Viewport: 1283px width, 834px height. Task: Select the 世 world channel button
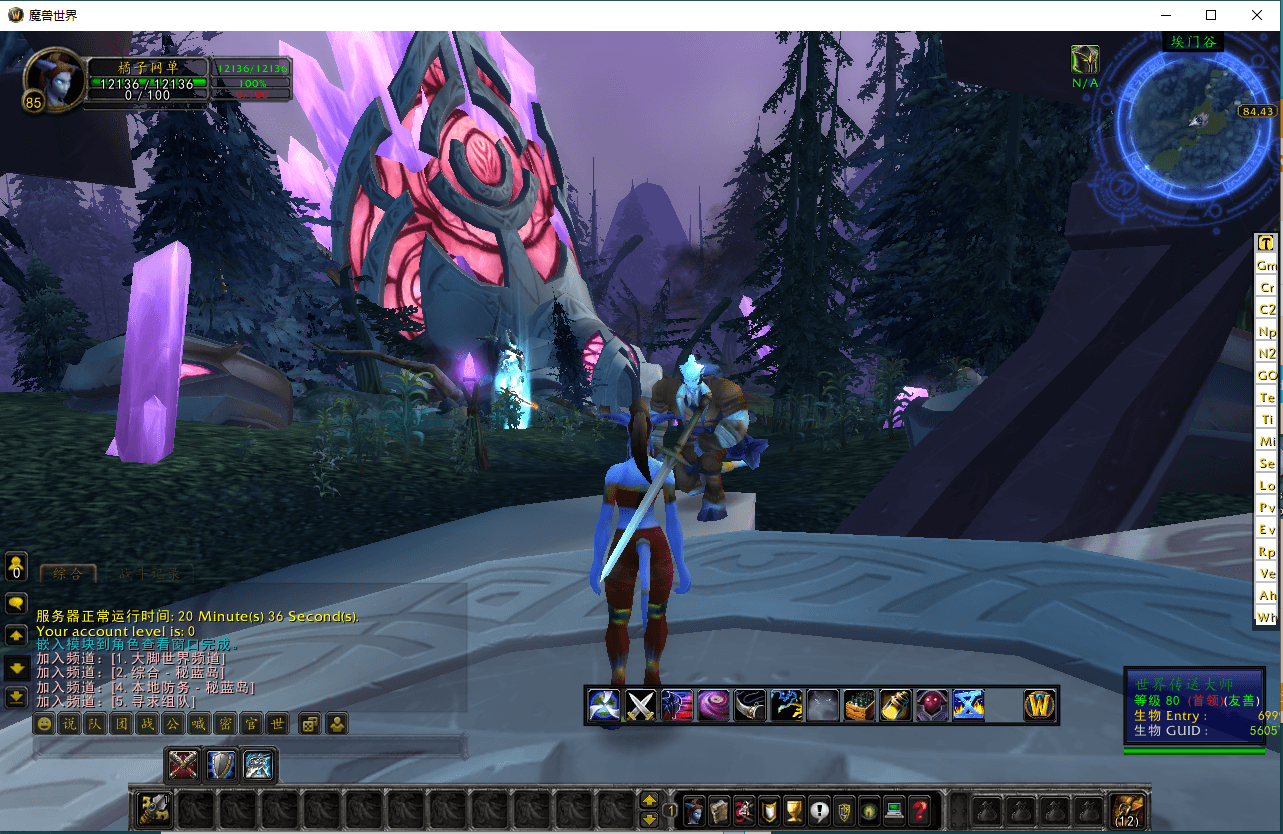(277, 724)
